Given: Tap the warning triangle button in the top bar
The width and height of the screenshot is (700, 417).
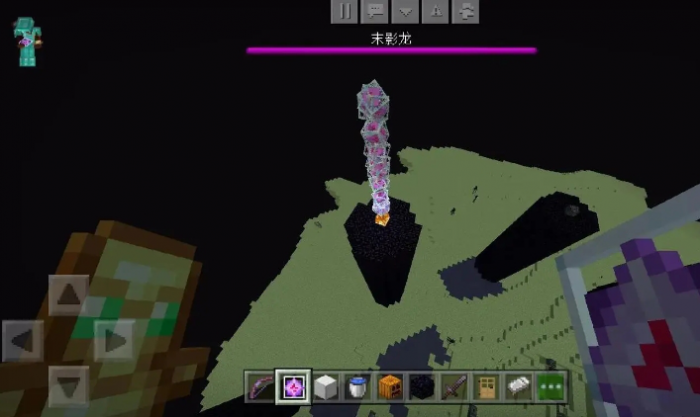Looking at the screenshot, I should (x=436, y=11).
